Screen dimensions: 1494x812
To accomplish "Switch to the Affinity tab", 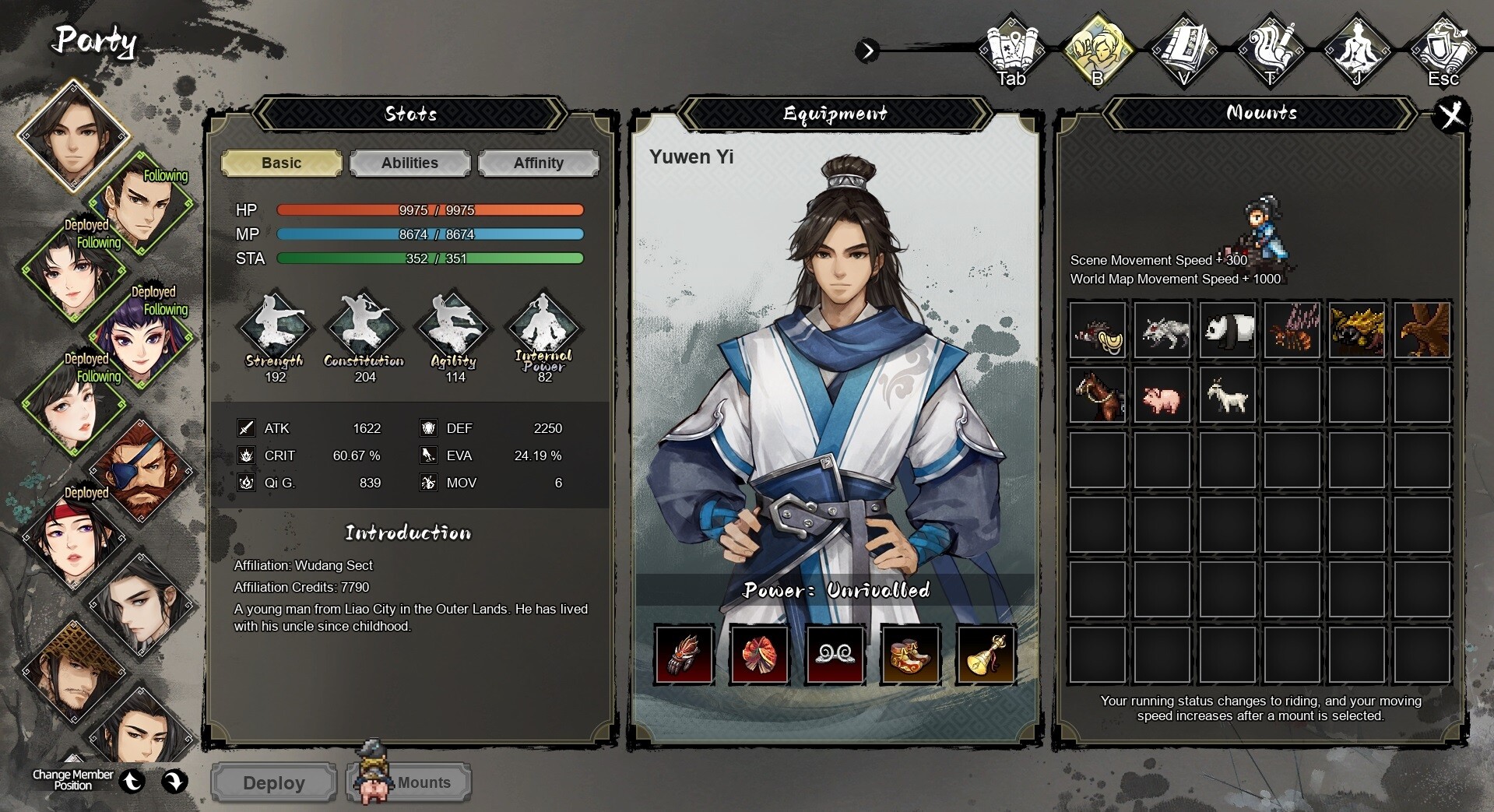I will pyautogui.click(x=538, y=163).
